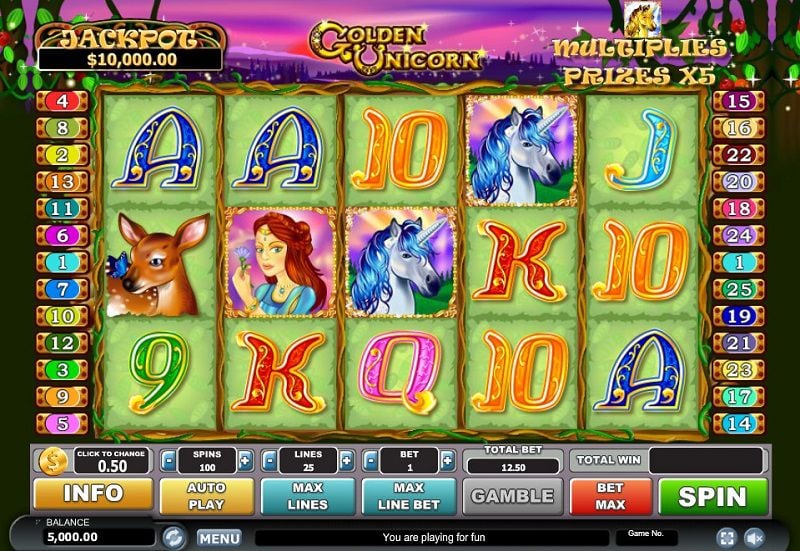Open the MENU in the bottom bar

pos(218,538)
